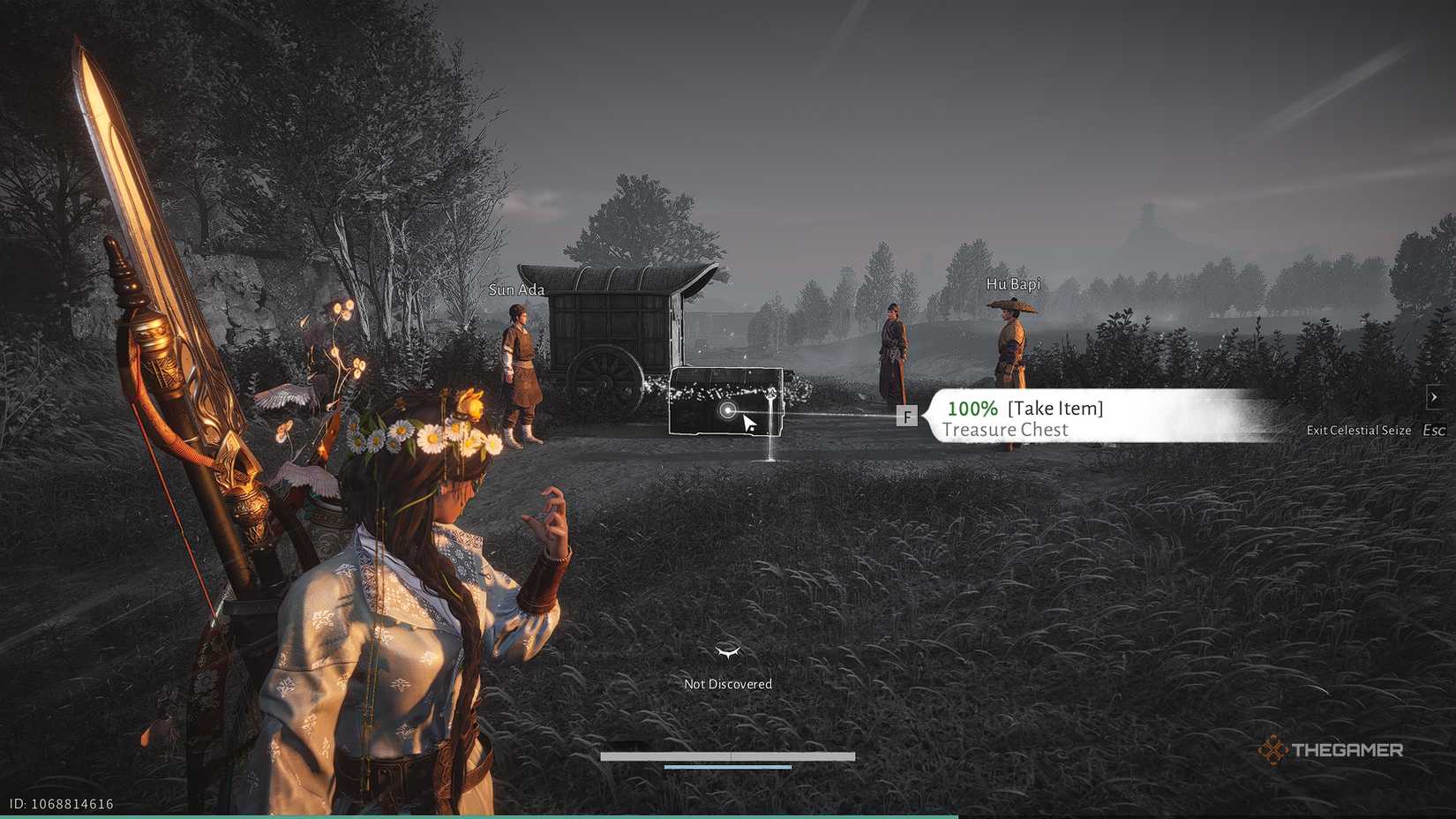Click the Treasure Chest label text
The image size is (1456, 819).
tap(1005, 430)
